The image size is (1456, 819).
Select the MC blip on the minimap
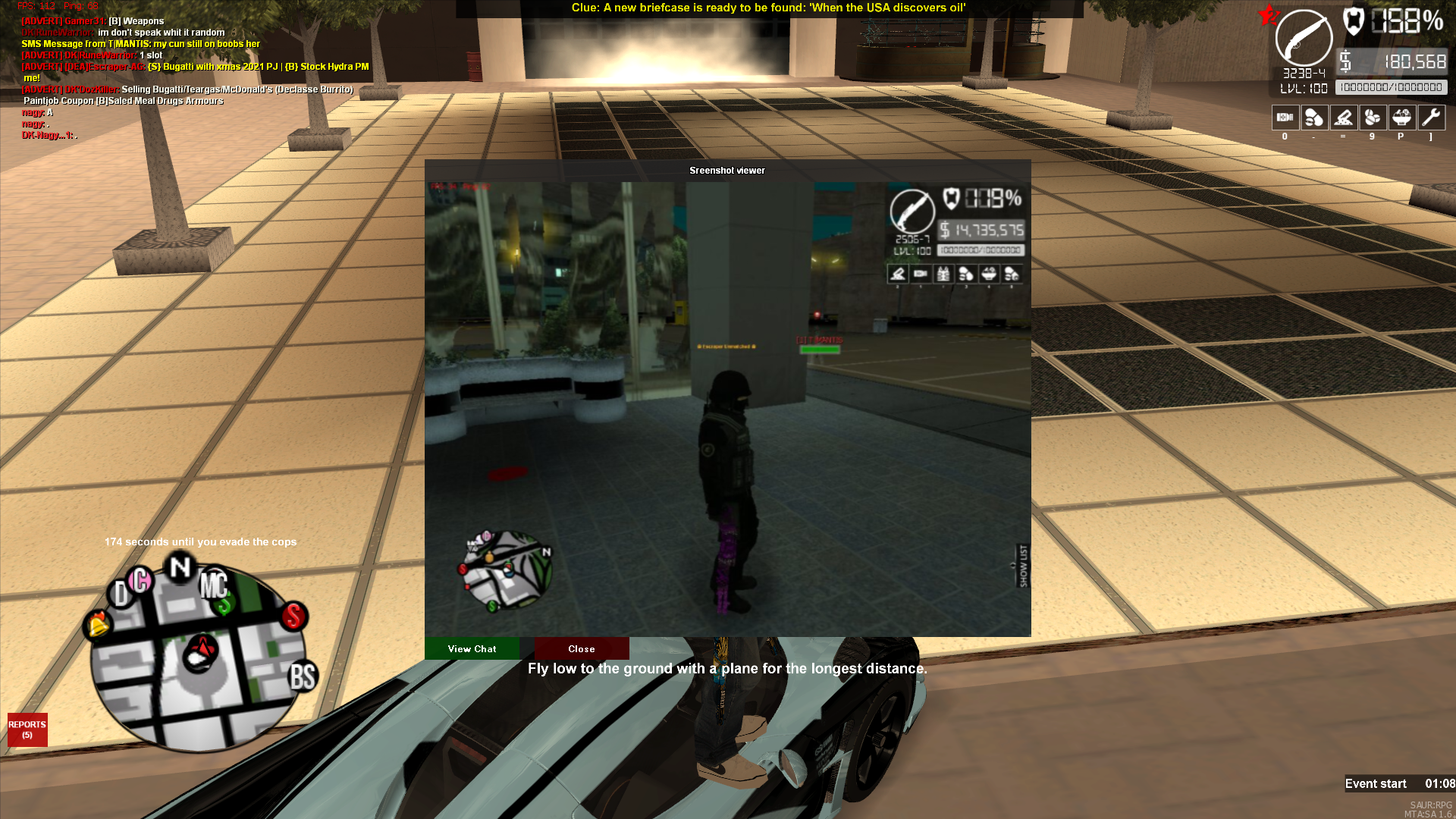click(x=214, y=585)
